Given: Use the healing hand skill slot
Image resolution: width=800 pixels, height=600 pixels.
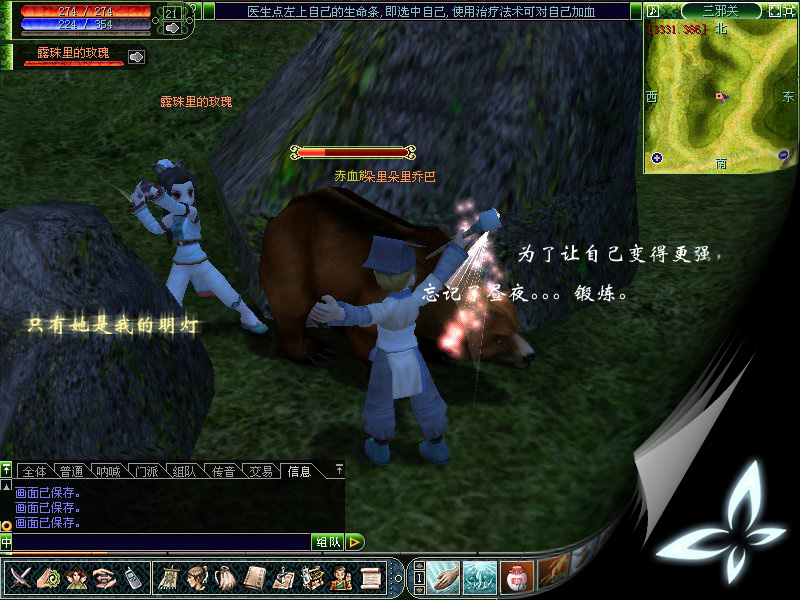Looking at the screenshot, I should pos(444,577).
